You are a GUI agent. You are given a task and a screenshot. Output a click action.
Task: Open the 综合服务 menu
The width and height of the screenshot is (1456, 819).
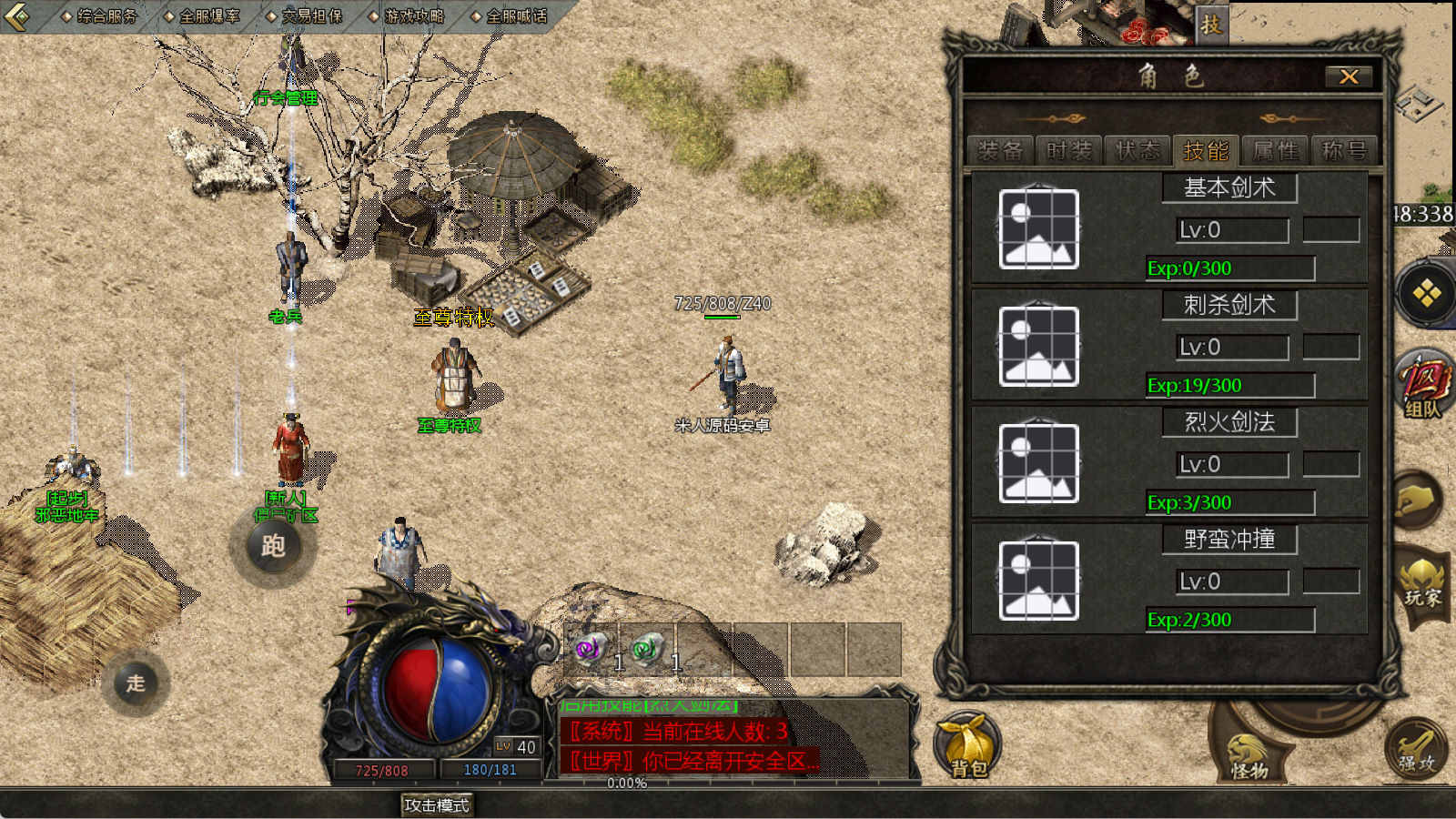pyautogui.click(x=106, y=16)
